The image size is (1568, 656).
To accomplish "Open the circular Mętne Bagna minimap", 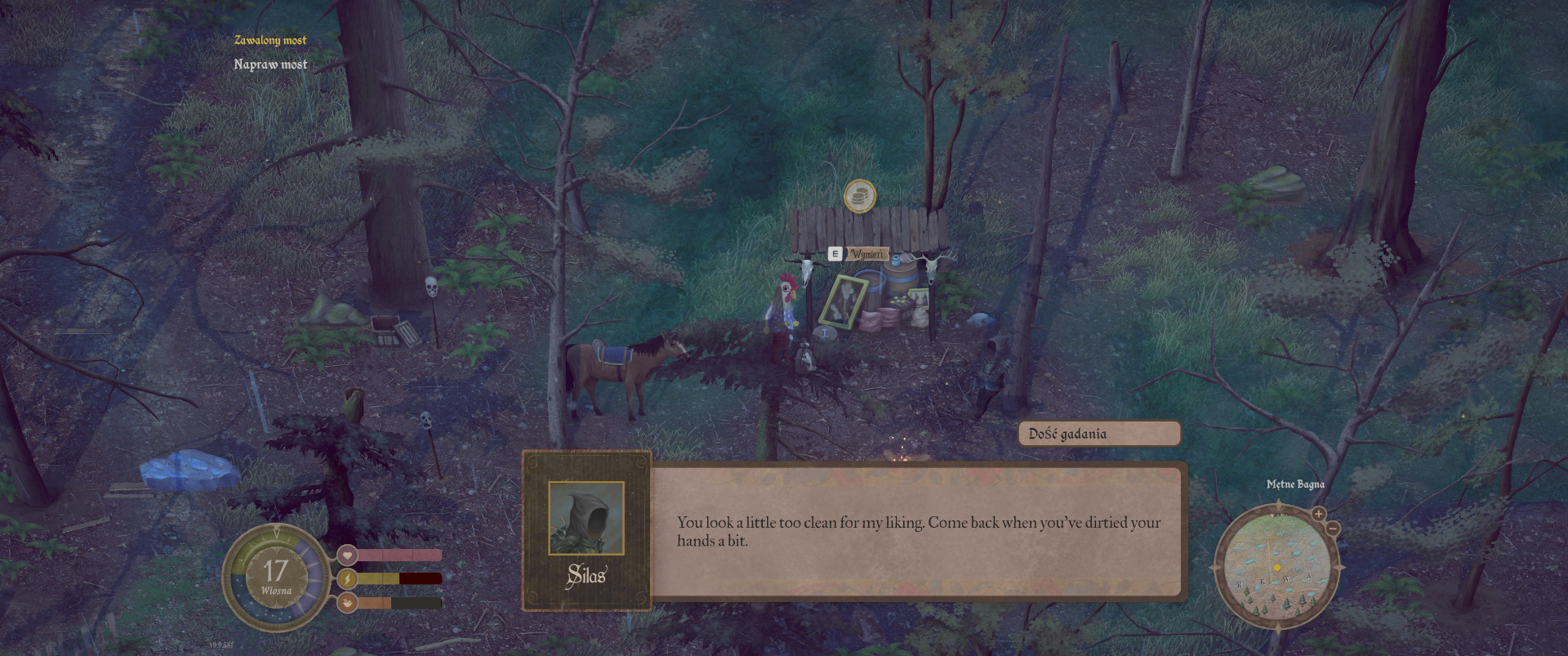I will pyautogui.click(x=1276, y=567).
